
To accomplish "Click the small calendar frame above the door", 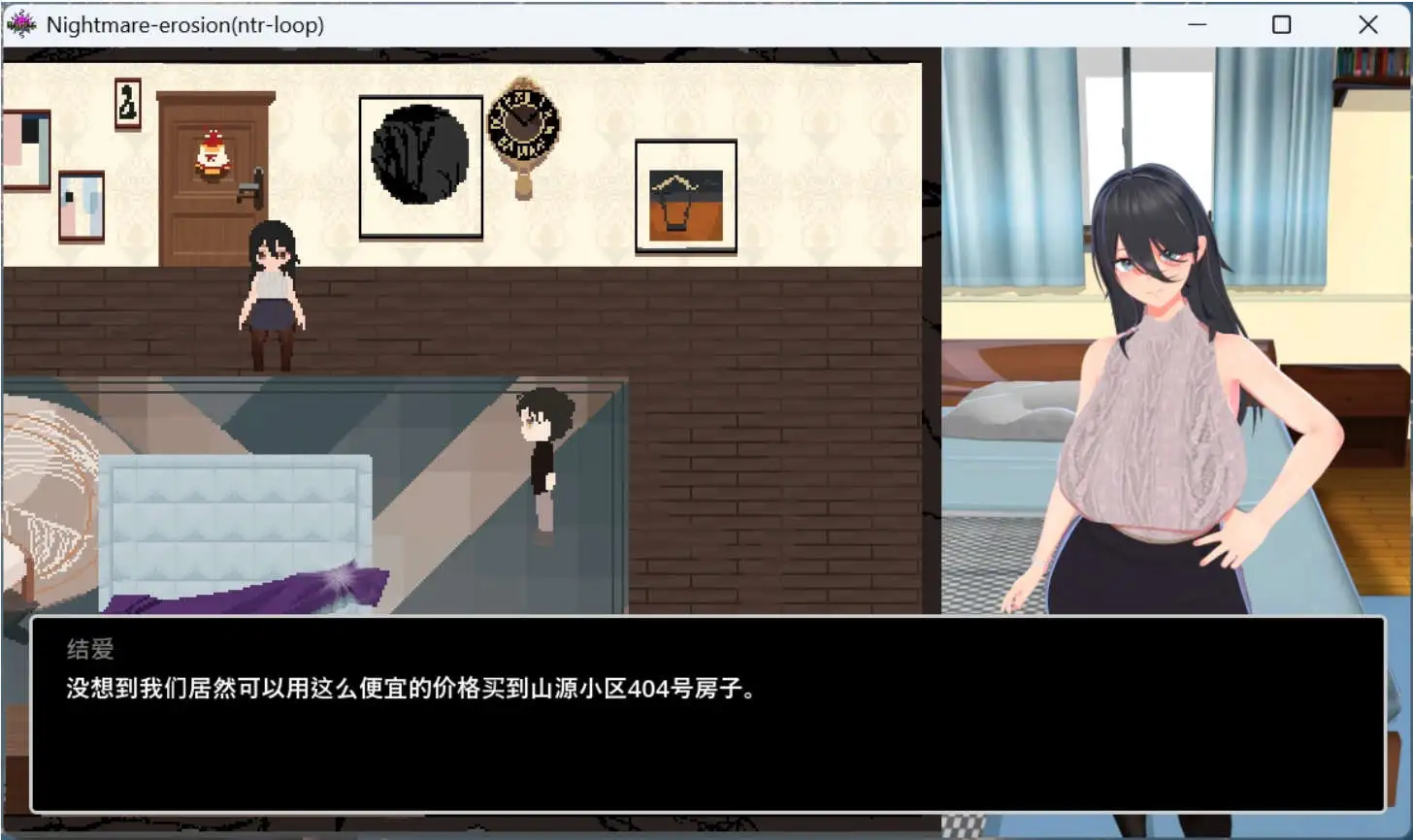I will click(127, 107).
